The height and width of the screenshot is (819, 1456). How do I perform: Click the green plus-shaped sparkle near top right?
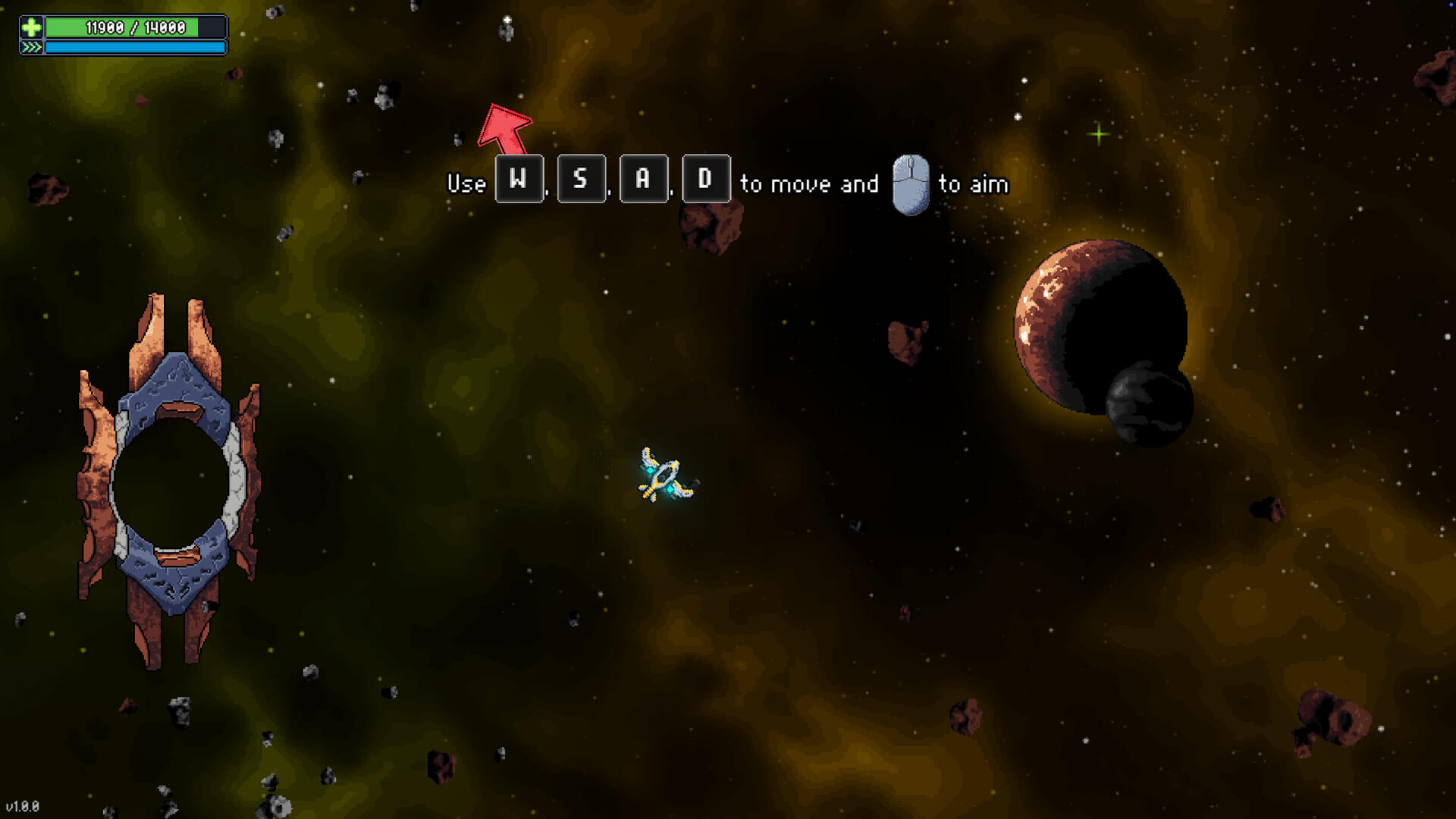(x=1099, y=133)
